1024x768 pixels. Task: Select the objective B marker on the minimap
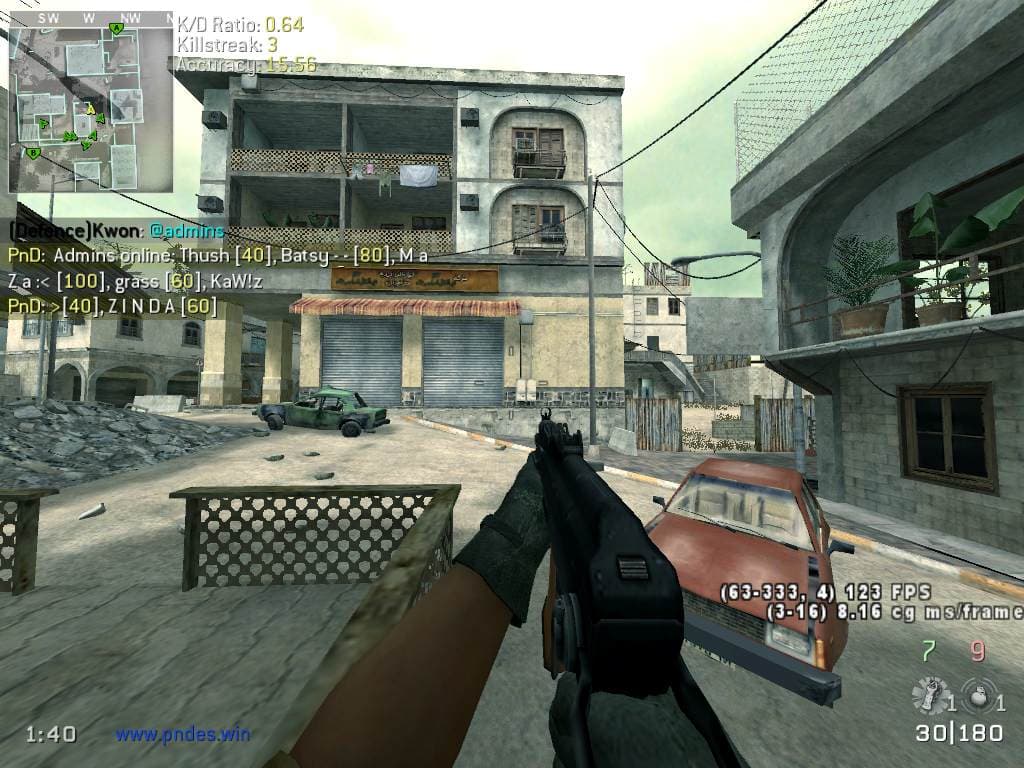click(x=33, y=153)
